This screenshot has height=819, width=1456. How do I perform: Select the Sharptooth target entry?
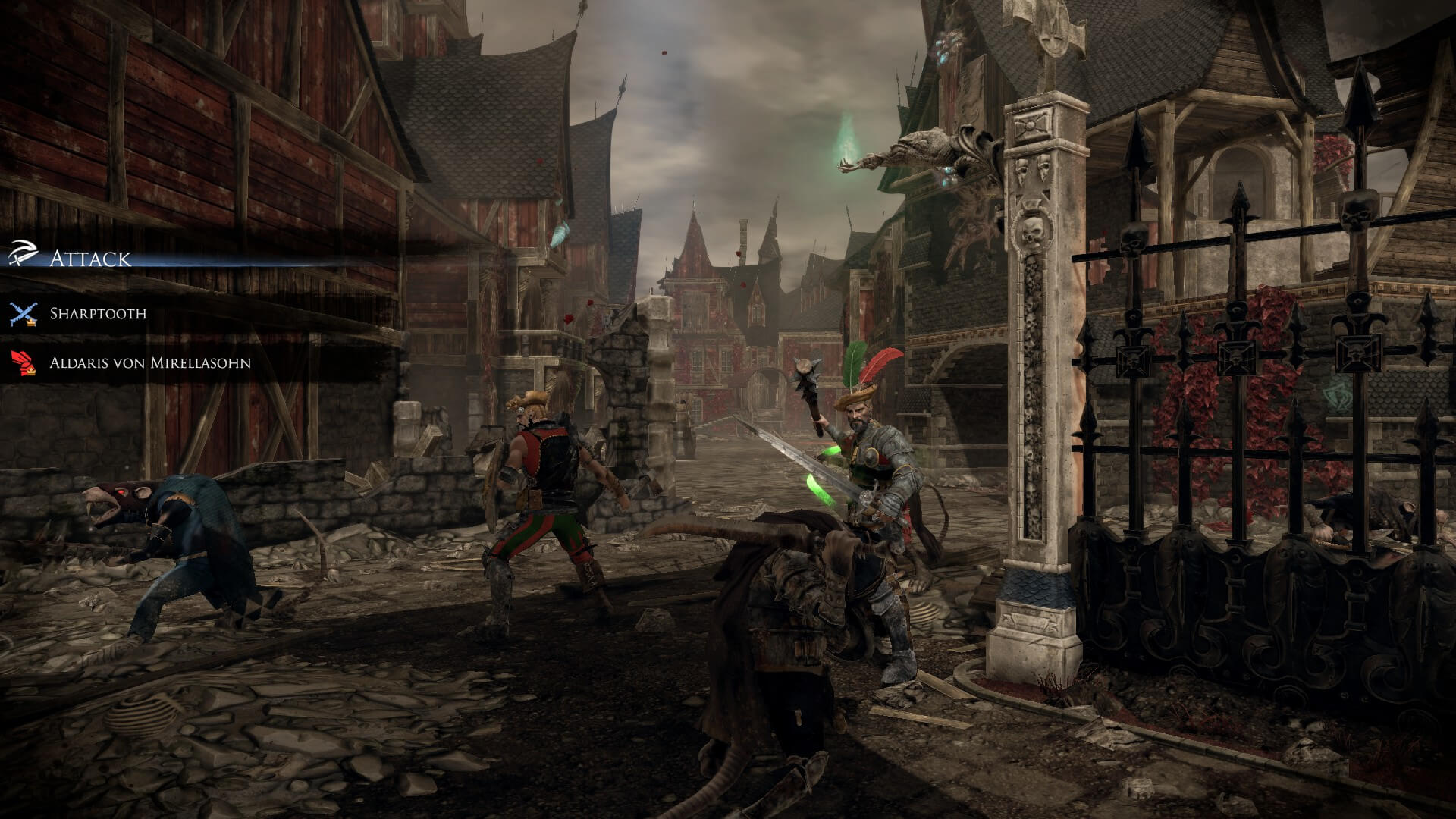99,311
